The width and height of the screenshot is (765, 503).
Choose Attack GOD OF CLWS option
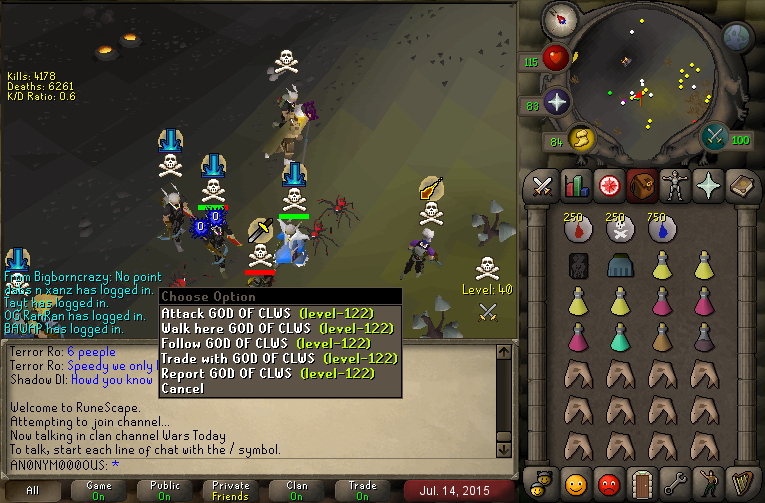267,313
